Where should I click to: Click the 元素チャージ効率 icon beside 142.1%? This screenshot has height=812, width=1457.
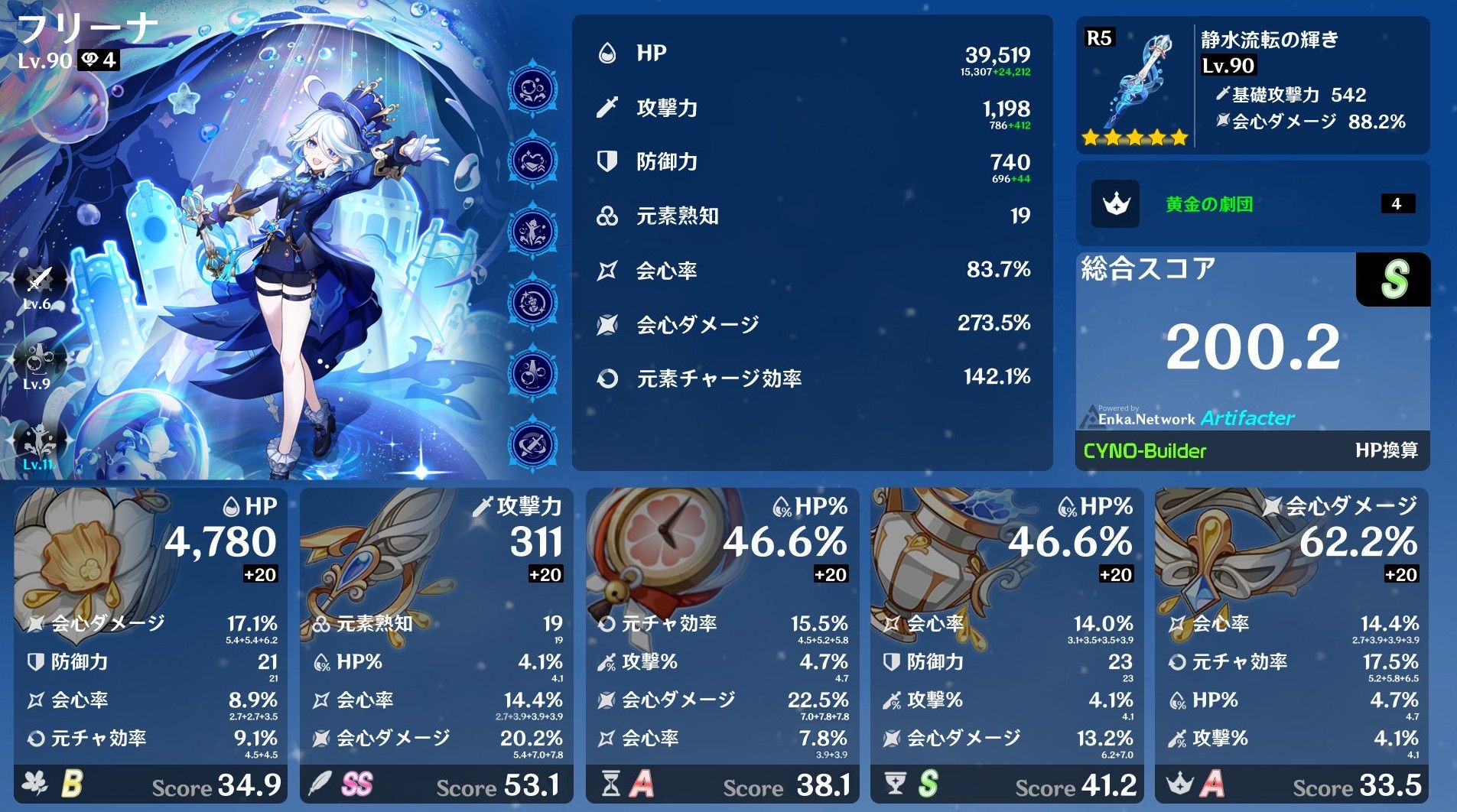607,377
